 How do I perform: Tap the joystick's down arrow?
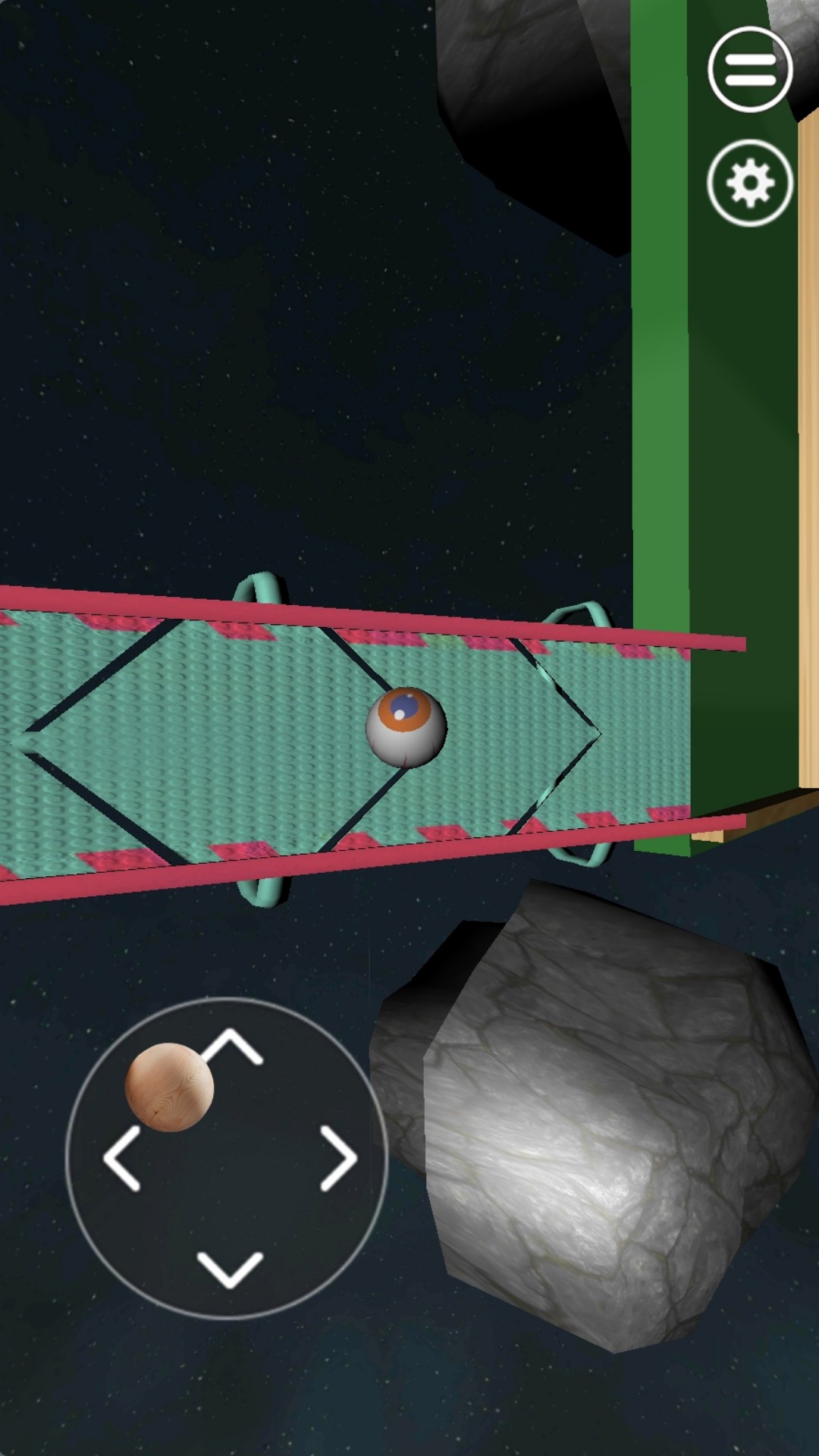tap(230, 1269)
